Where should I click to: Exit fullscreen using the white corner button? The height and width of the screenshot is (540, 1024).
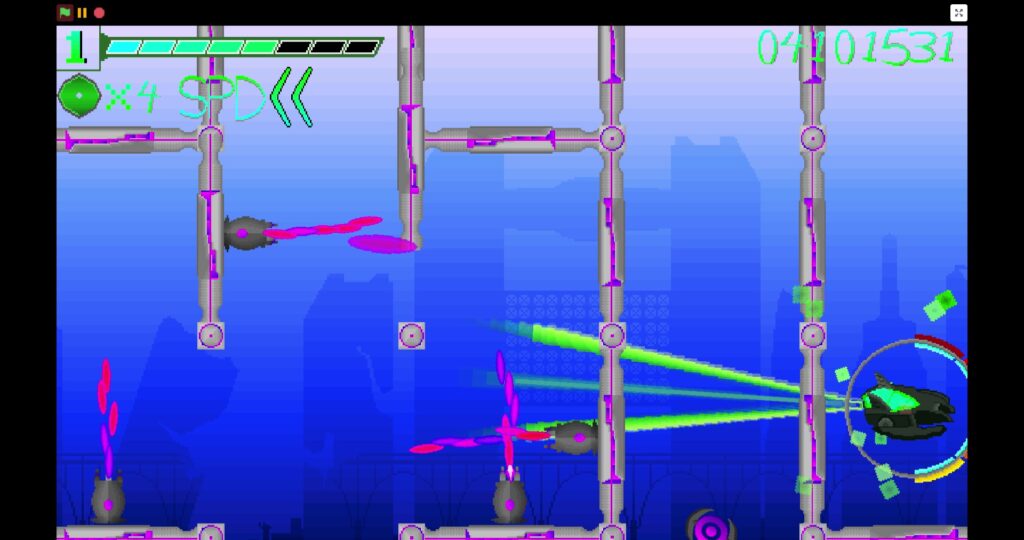click(x=958, y=13)
